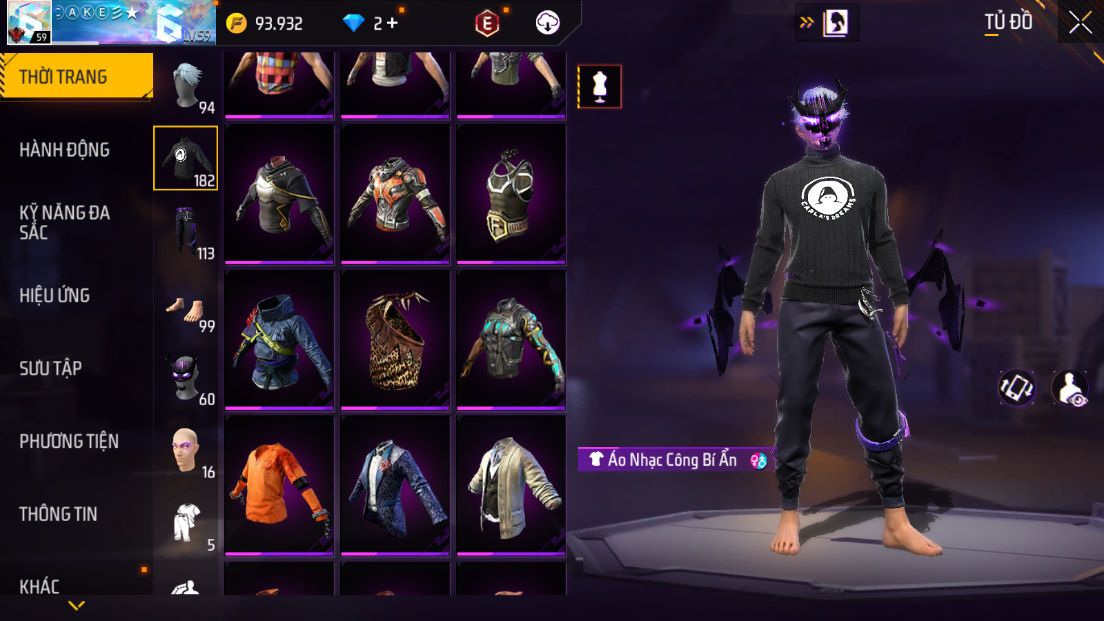Open the HÀNH ĐỘNG category
1104x621 pixels.
(65, 150)
